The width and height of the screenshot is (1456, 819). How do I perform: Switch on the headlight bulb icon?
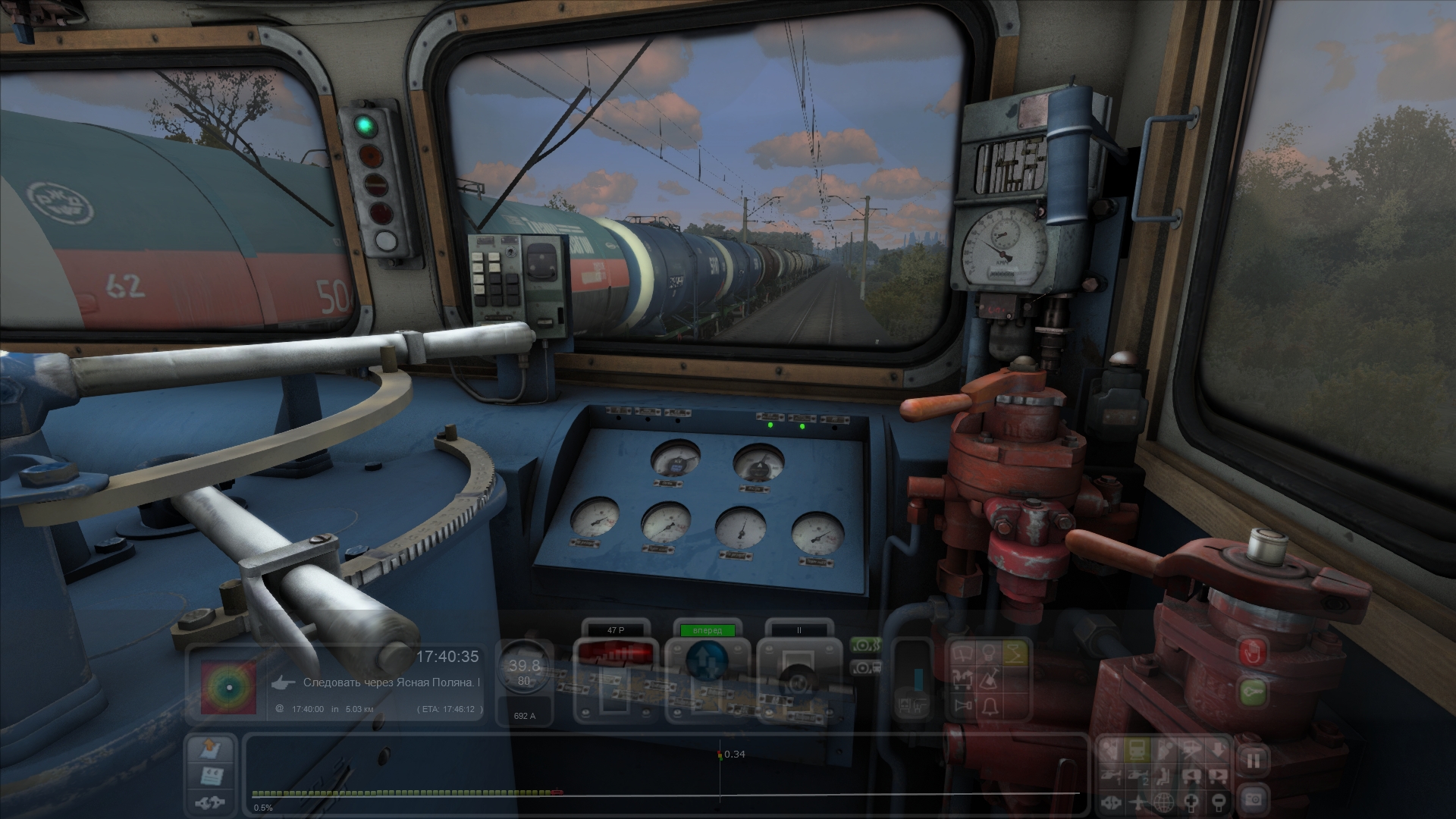989,652
